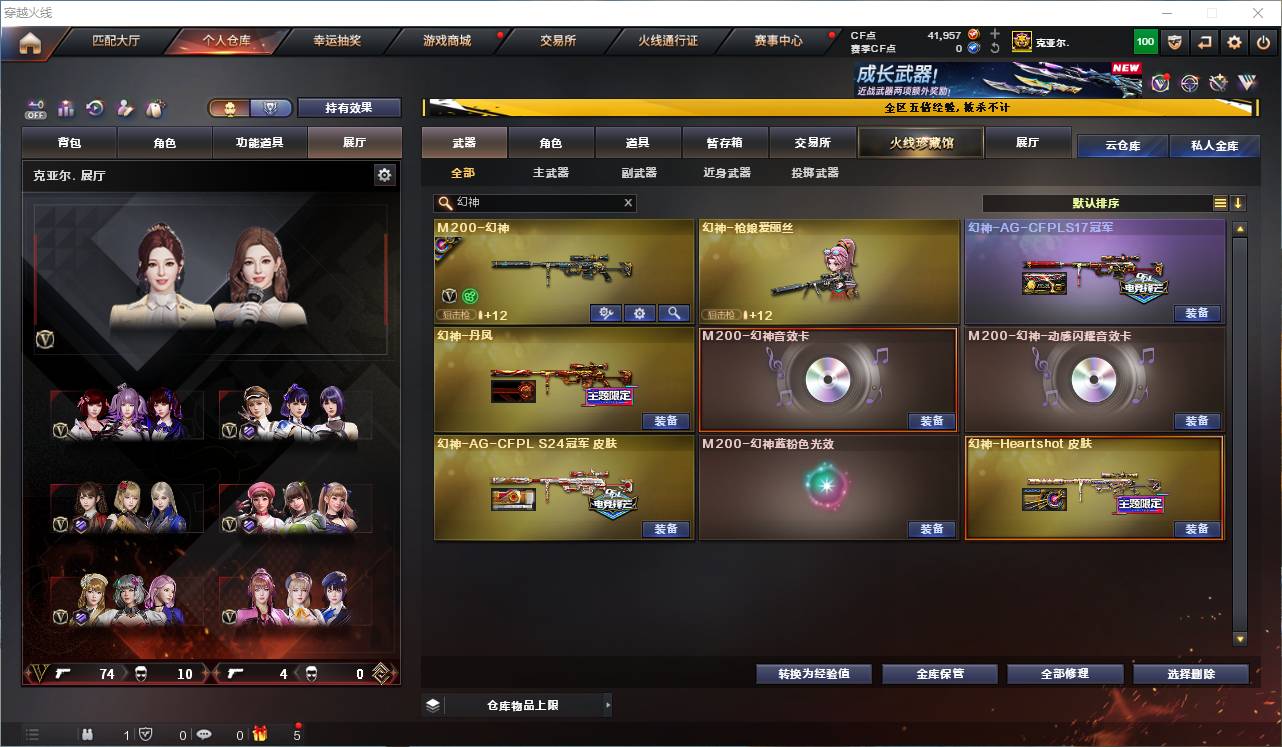Image resolution: width=1282 pixels, height=747 pixels.
Task: Select the magnifier preview icon on M200-幻神 card
Action: (x=673, y=313)
